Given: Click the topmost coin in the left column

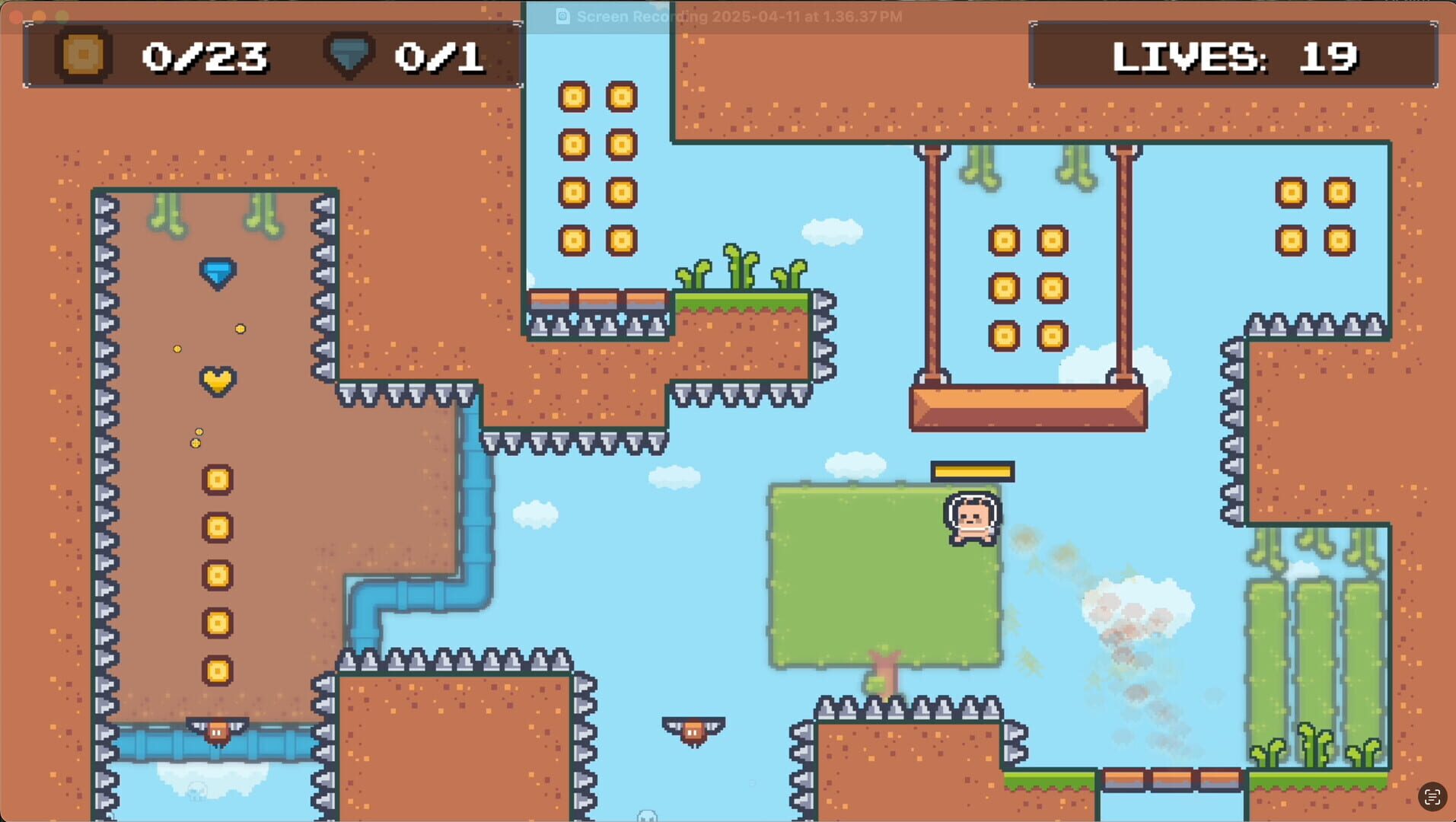Looking at the screenshot, I should pyautogui.click(x=217, y=479).
